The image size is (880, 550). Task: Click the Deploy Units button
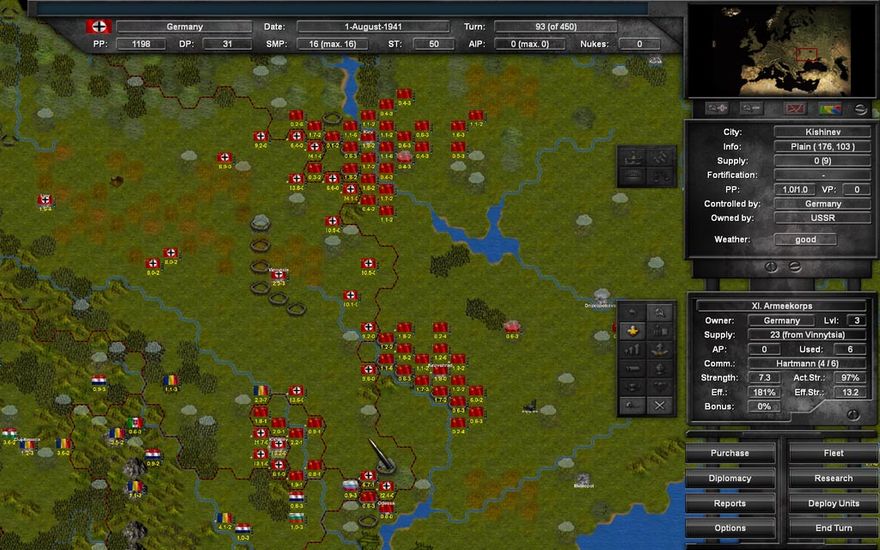(833, 503)
